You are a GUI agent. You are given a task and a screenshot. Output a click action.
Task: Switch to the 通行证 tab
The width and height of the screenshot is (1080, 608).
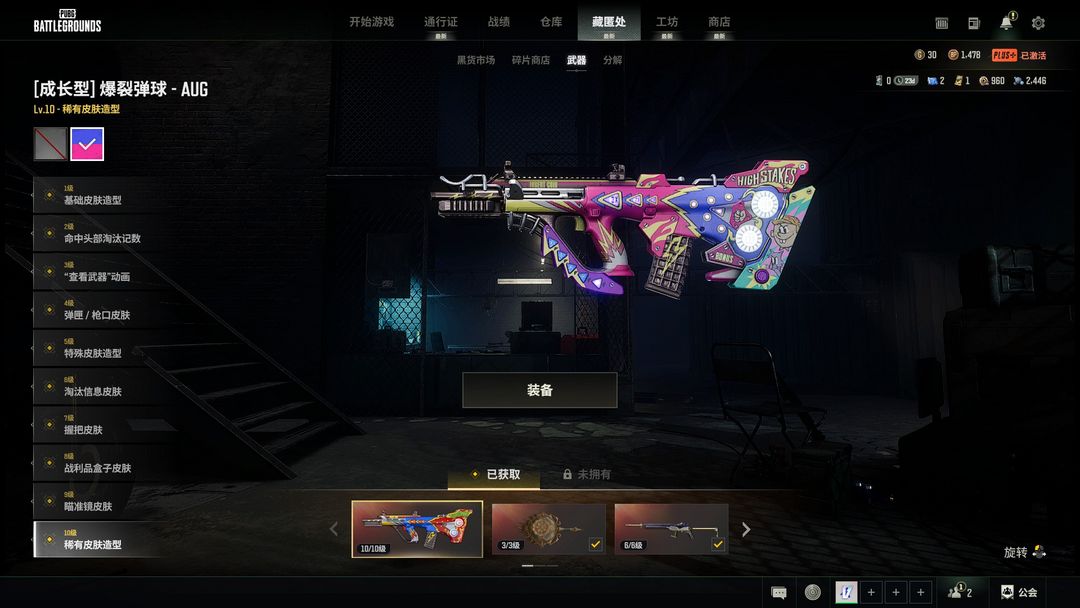coord(440,22)
